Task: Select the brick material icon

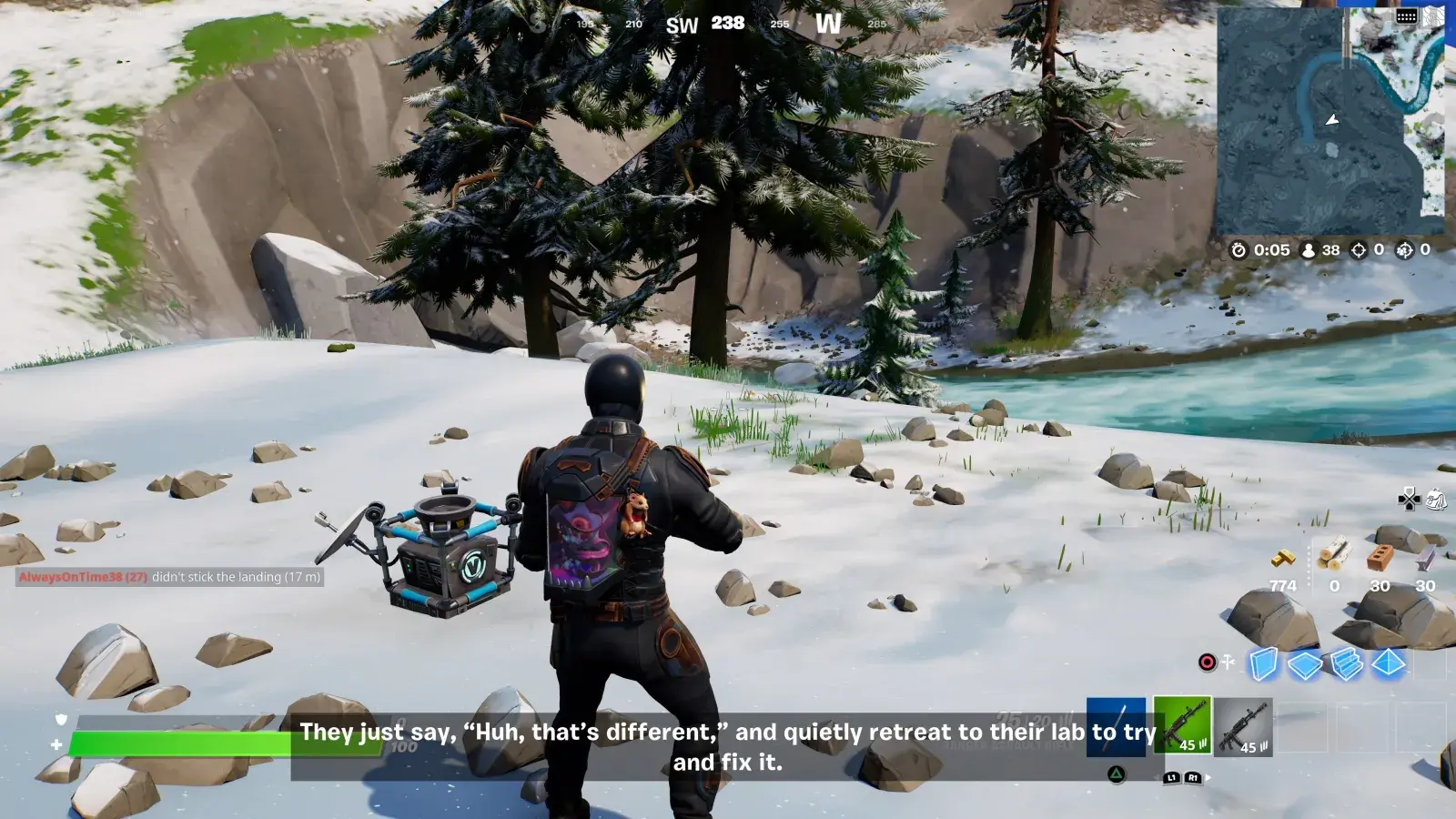Action: [x=1380, y=555]
